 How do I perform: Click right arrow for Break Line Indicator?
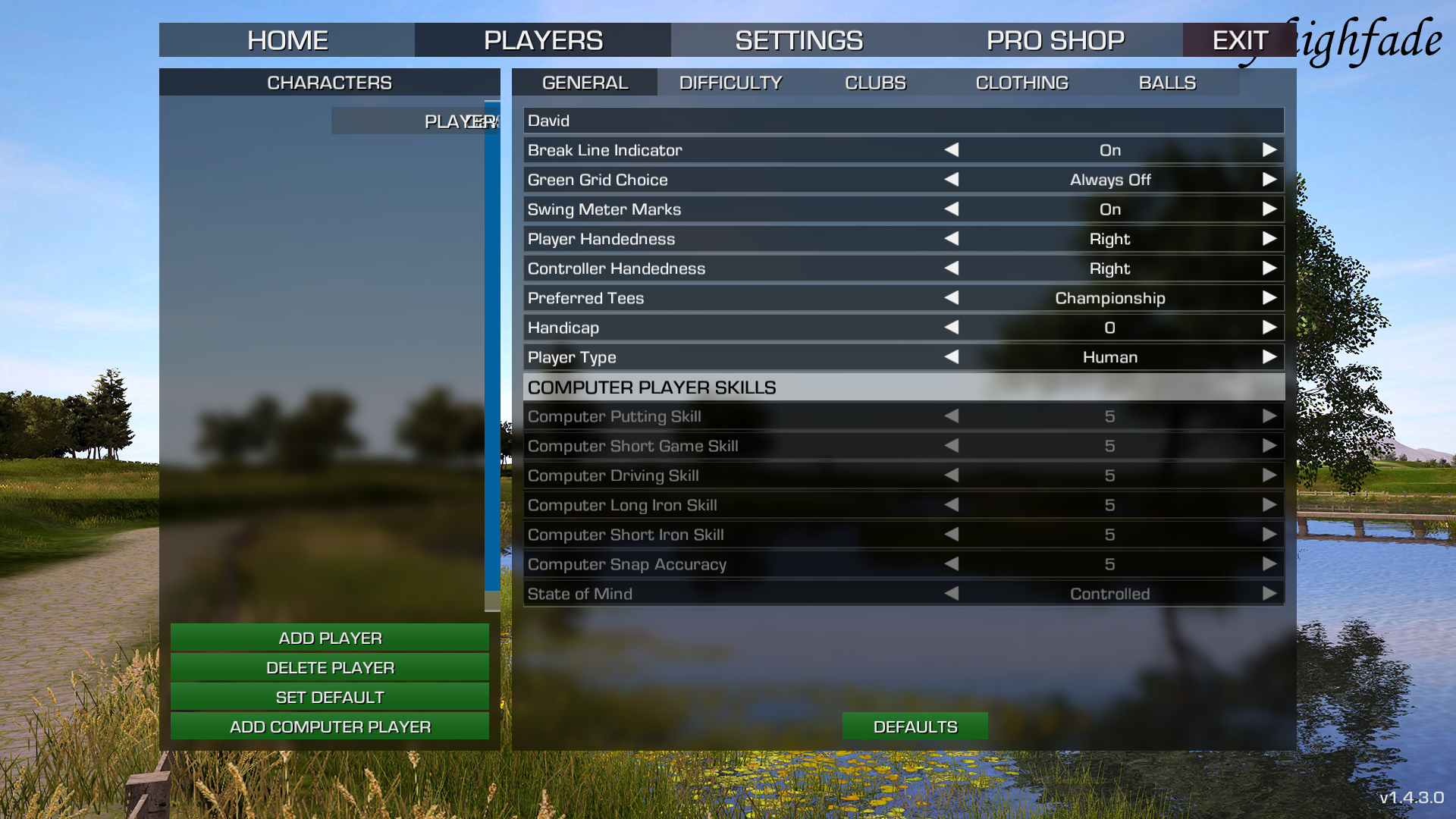click(x=1269, y=150)
